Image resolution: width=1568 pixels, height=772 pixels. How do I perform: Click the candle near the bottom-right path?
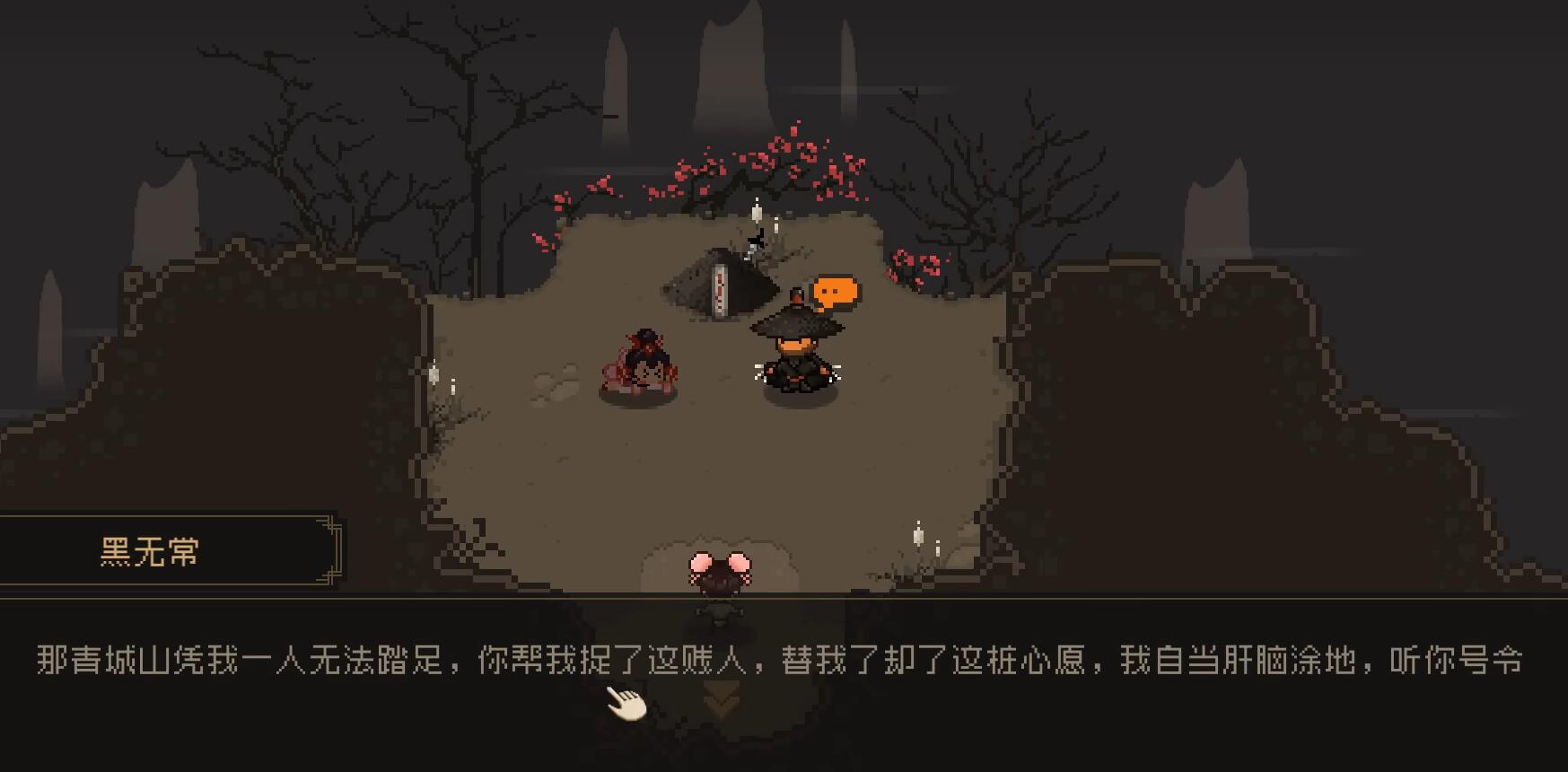[917, 537]
